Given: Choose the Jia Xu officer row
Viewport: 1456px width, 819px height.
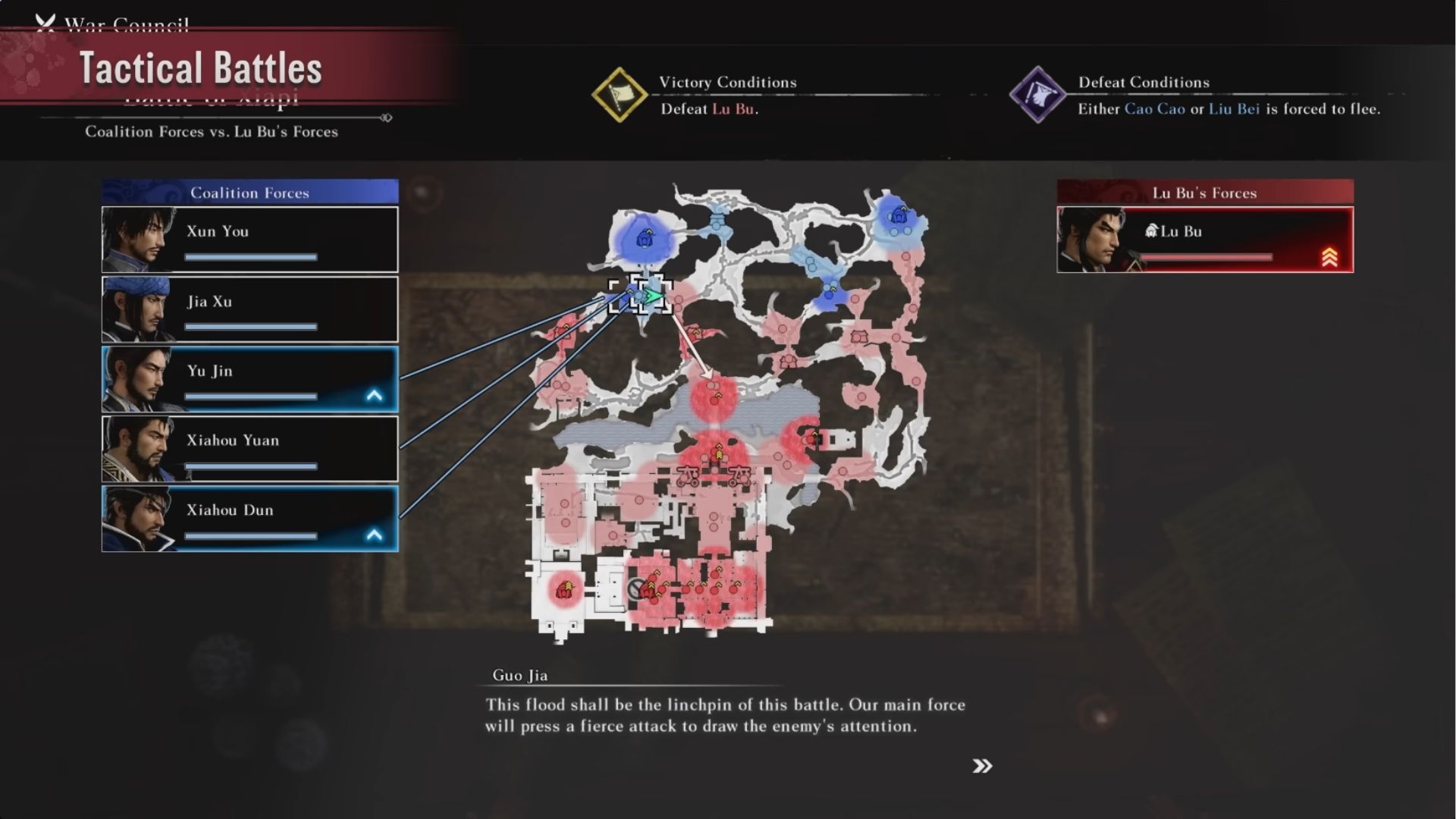Looking at the screenshot, I should (x=249, y=309).
